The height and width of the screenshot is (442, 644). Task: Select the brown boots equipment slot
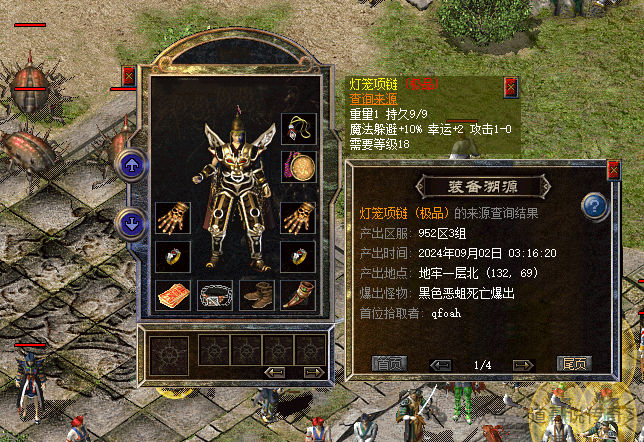click(256, 295)
